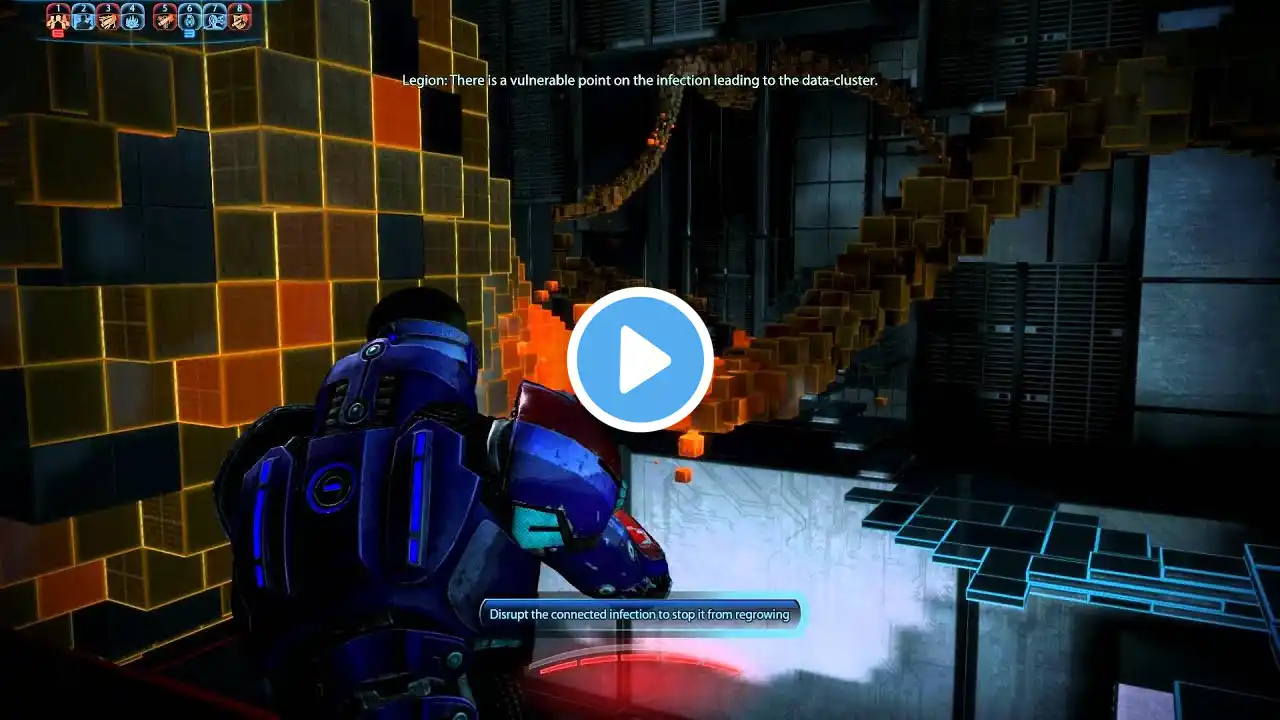This screenshot has height=720, width=1280.
Task: Choose the blue swirl power in slot 7
Action: tap(214, 19)
